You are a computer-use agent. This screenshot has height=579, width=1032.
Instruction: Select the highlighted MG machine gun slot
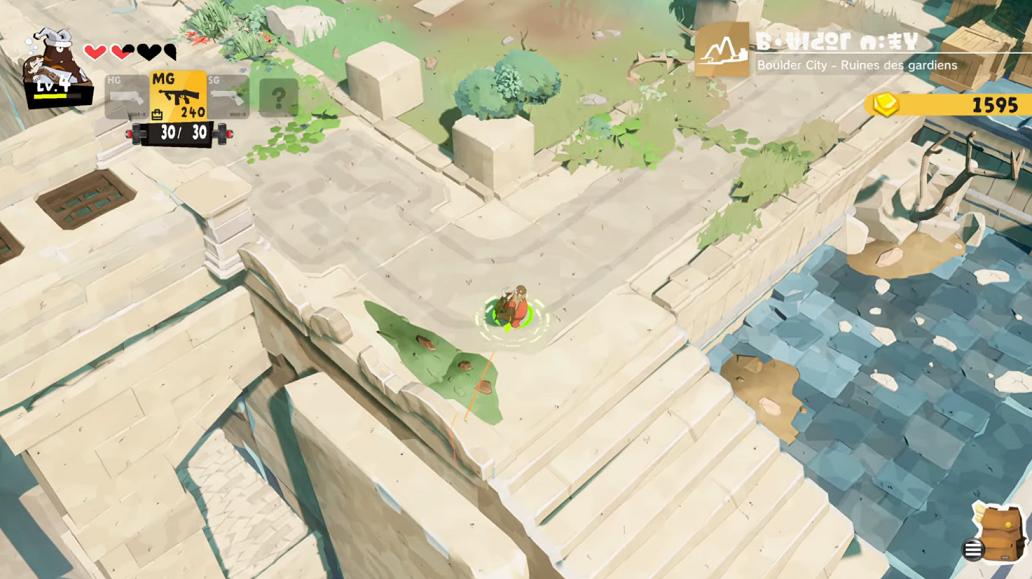point(178,96)
